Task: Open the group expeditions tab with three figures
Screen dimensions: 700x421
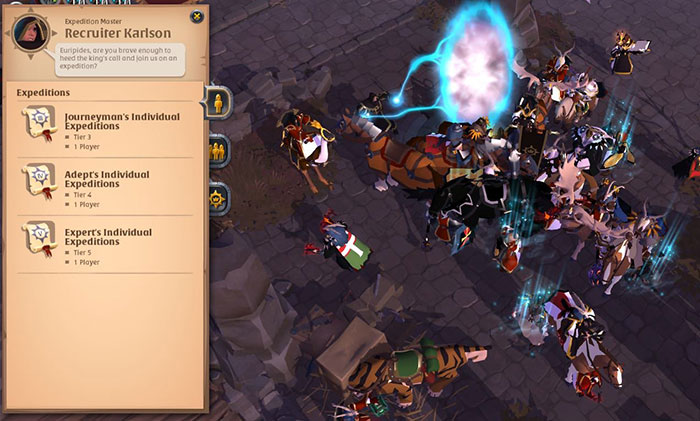Action: coord(218,150)
